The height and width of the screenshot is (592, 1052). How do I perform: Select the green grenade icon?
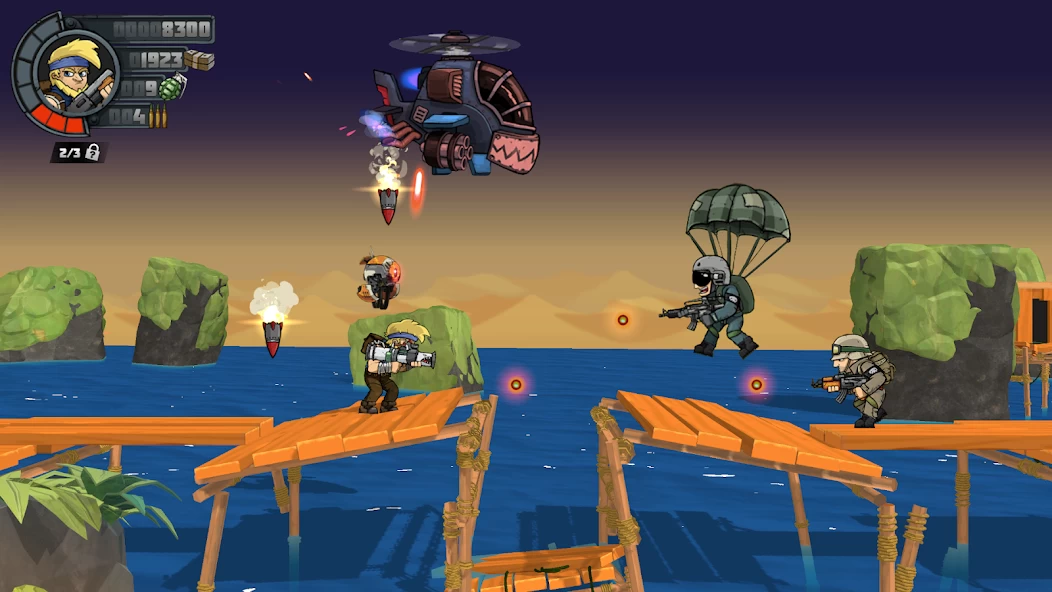(172, 88)
